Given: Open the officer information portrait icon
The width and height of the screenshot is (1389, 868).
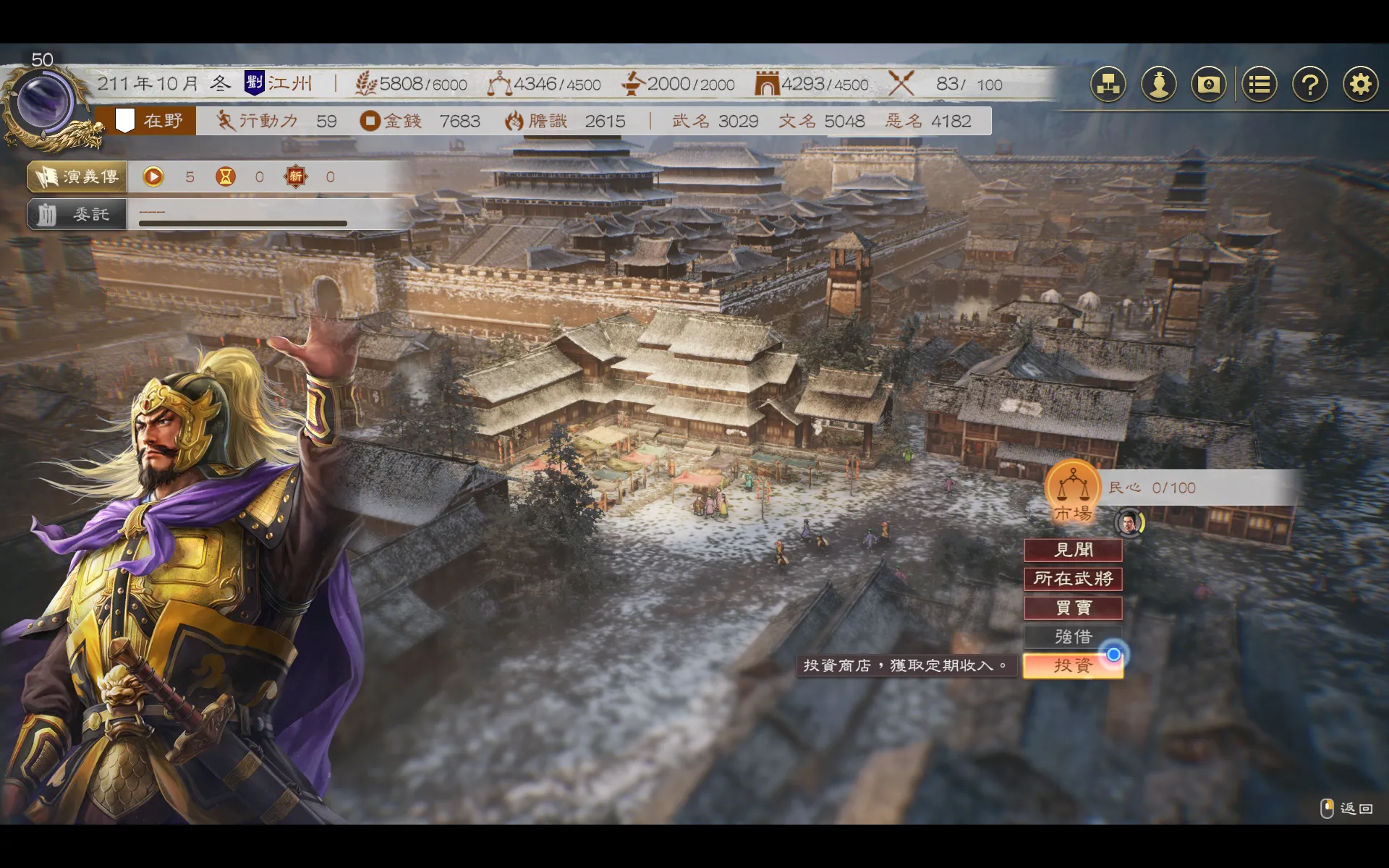Looking at the screenshot, I should [x=1158, y=84].
